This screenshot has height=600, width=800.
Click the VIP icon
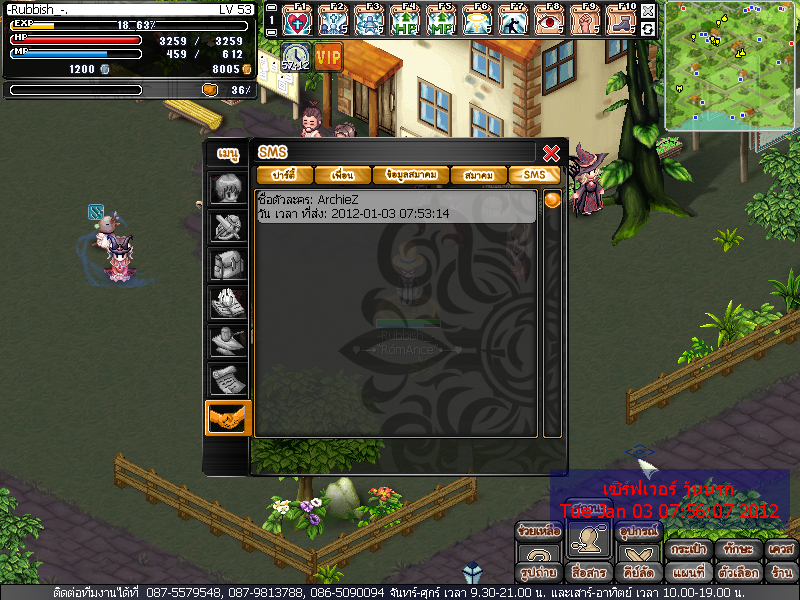[x=328, y=57]
